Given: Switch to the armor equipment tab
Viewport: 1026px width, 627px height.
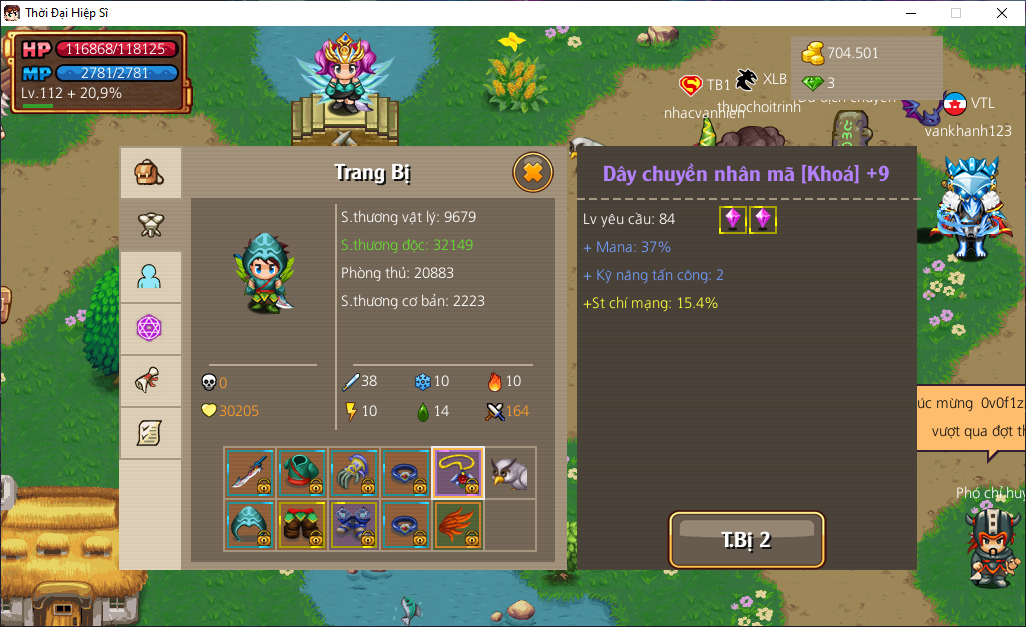Looking at the screenshot, I should (150, 225).
